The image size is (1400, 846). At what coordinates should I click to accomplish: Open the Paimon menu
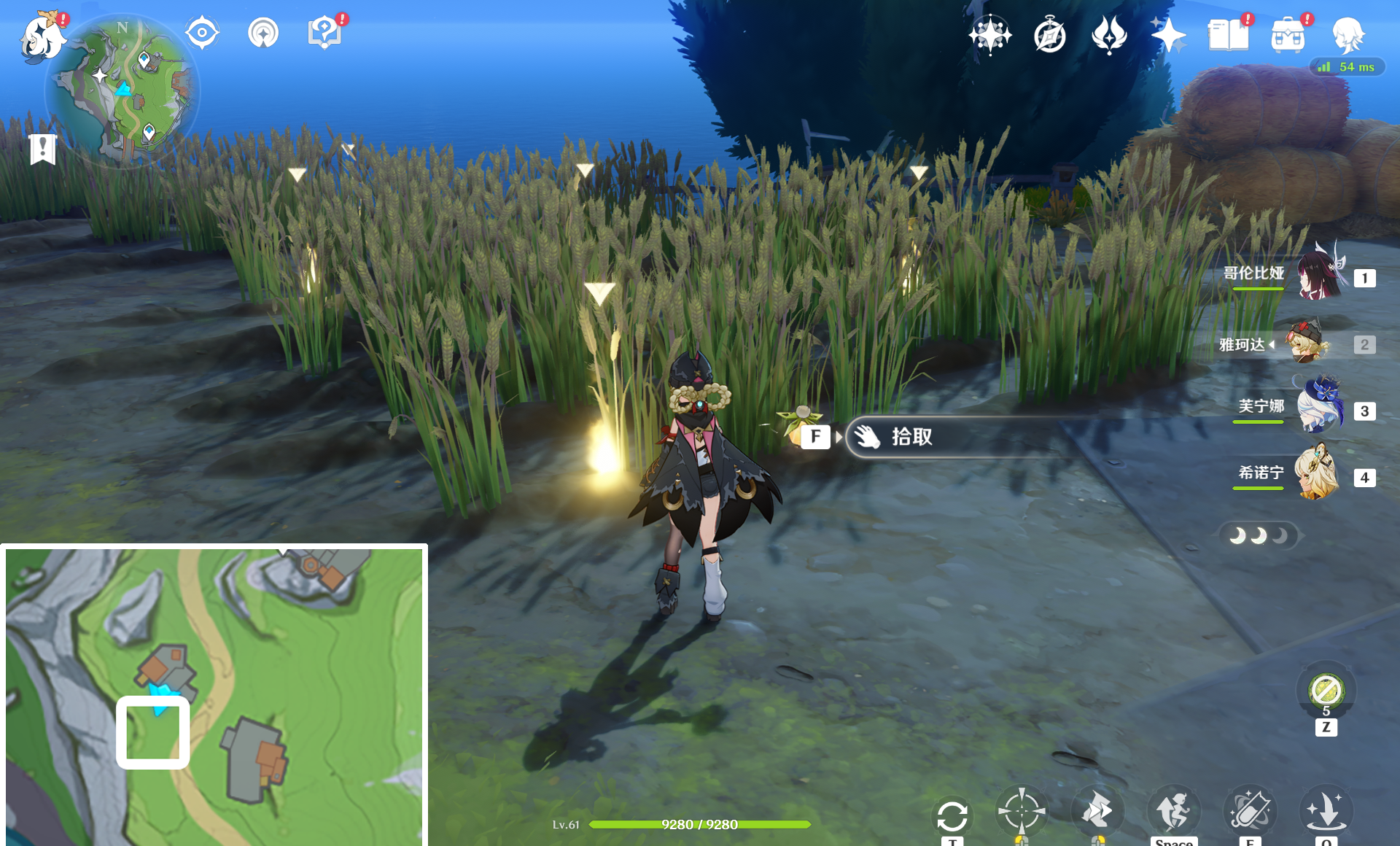click(42, 36)
